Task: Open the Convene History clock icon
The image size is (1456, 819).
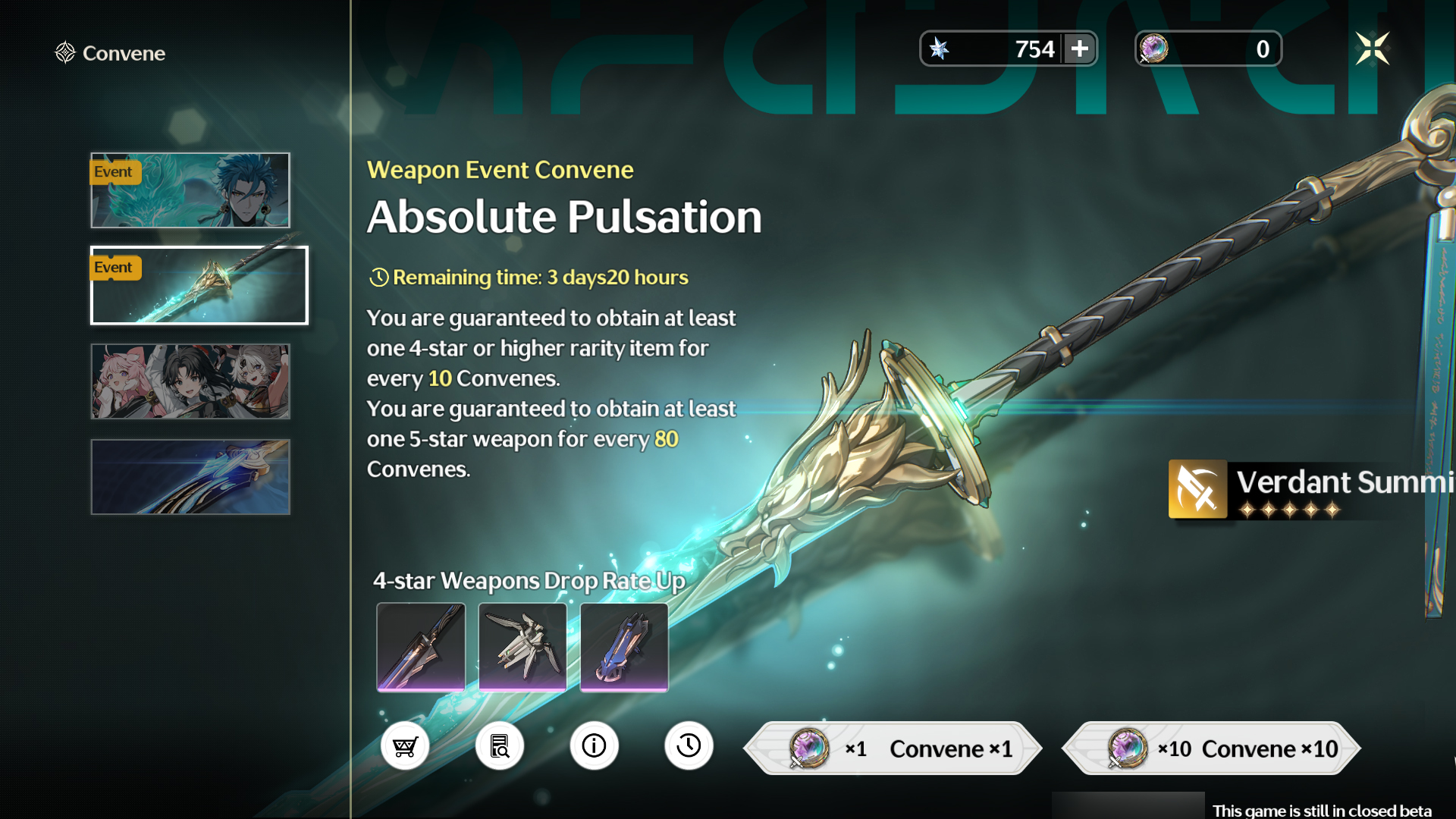Action: pos(689,746)
